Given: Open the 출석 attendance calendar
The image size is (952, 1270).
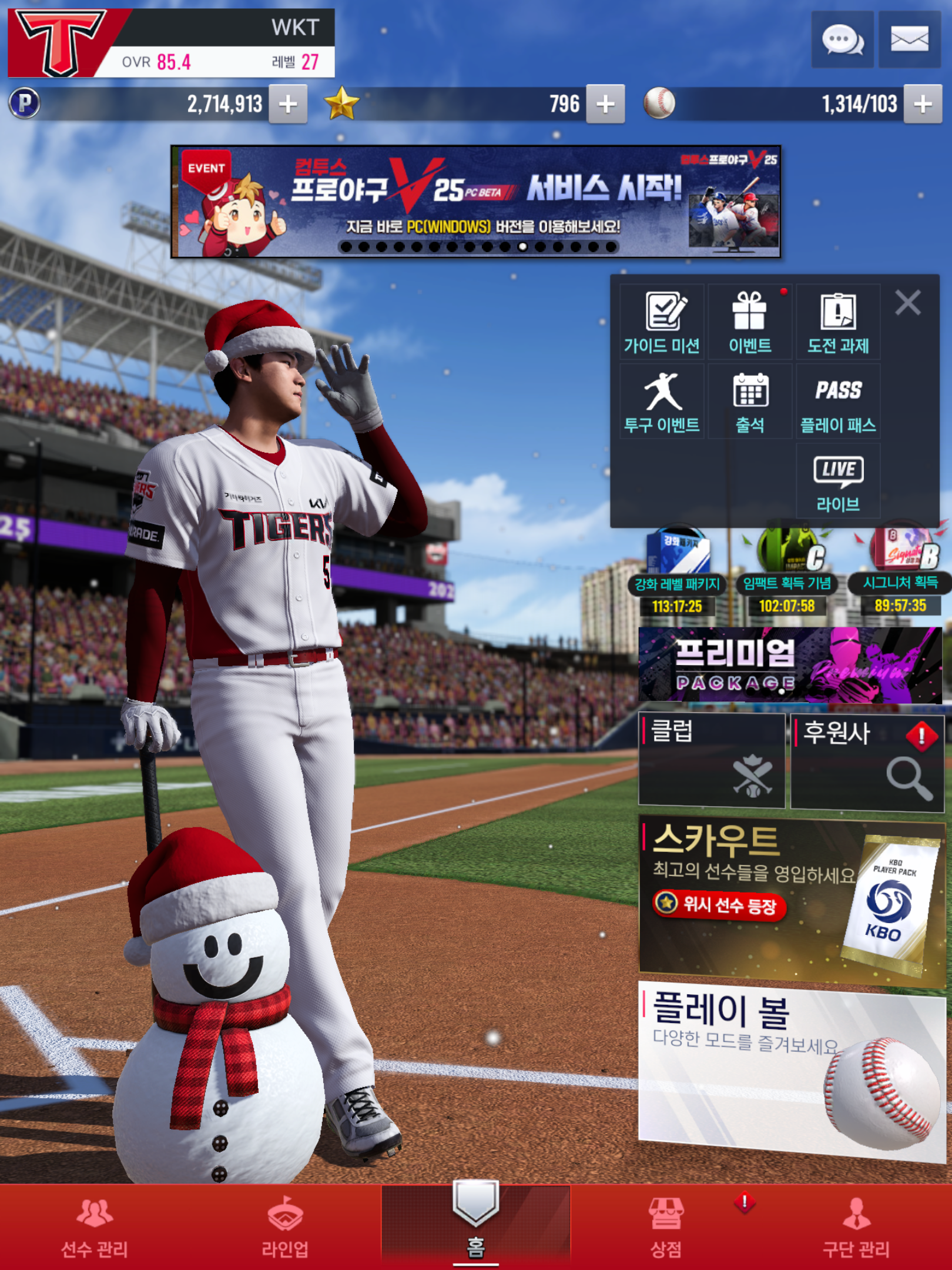Looking at the screenshot, I should click(750, 402).
